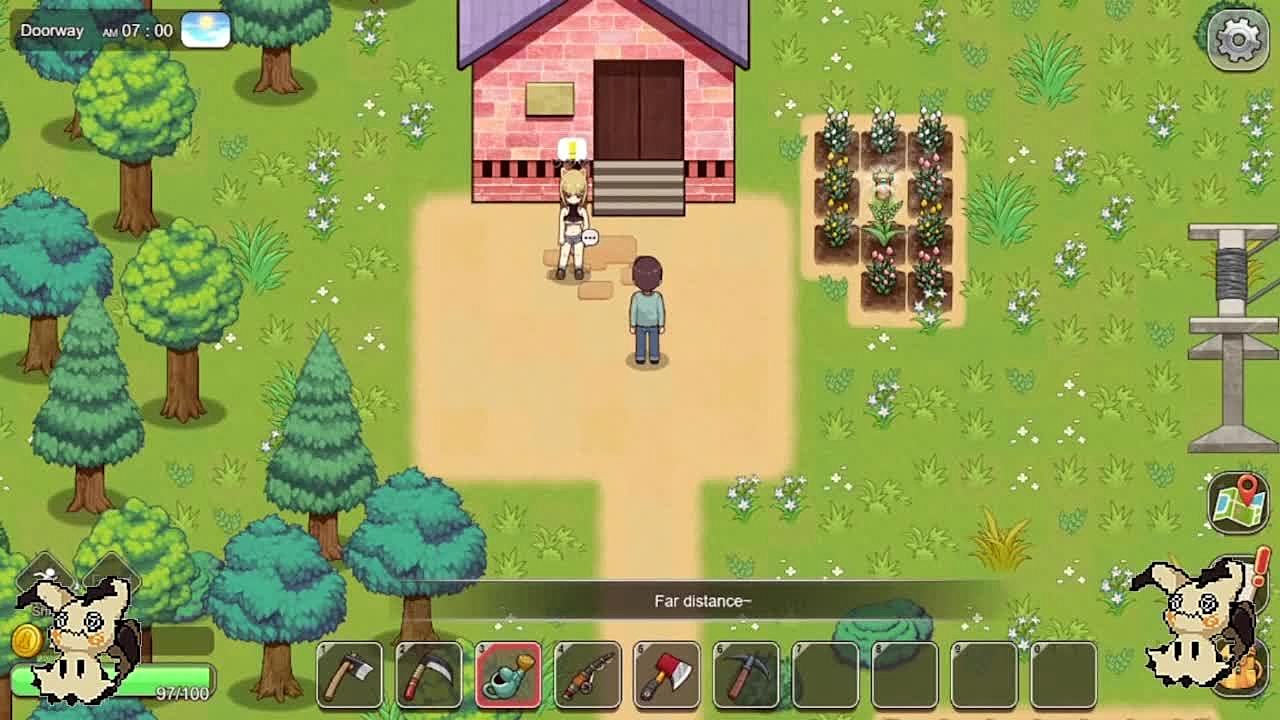This screenshot has height=720, width=1280.
Task: Choose the fishing rod in the hotbar
Action: (587, 675)
